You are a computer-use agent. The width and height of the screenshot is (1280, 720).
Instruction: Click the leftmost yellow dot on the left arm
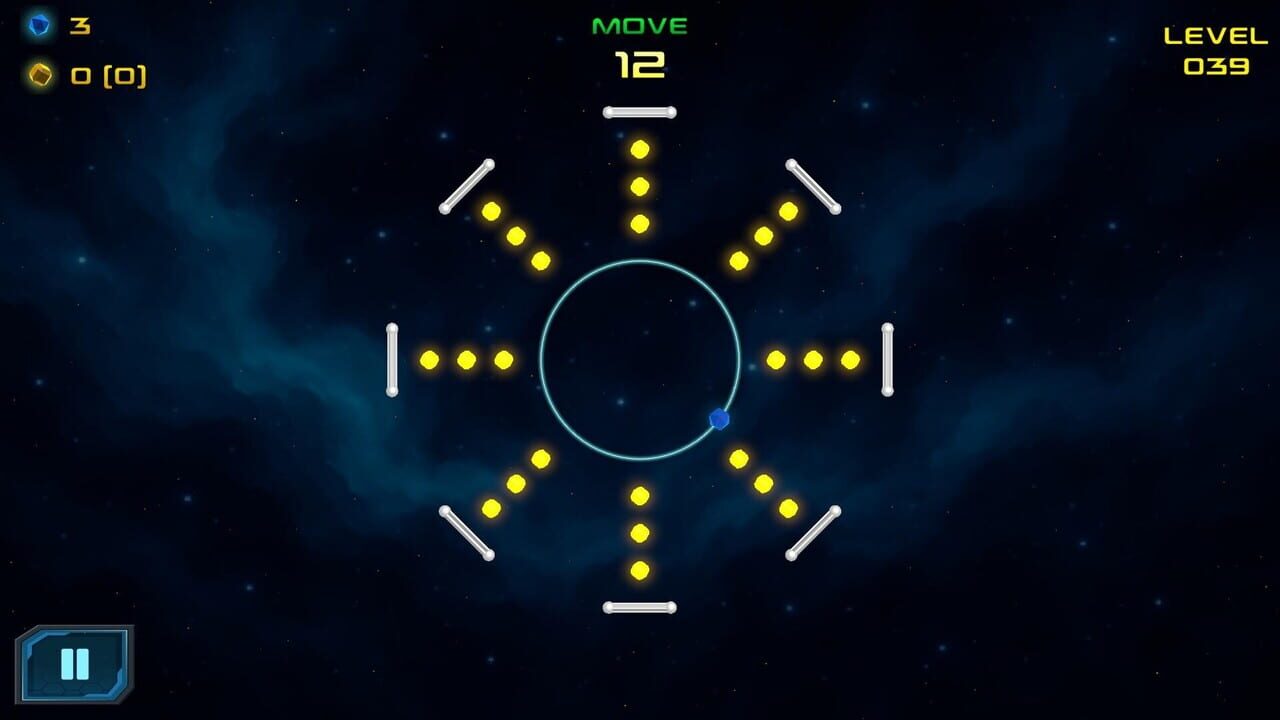coord(430,358)
